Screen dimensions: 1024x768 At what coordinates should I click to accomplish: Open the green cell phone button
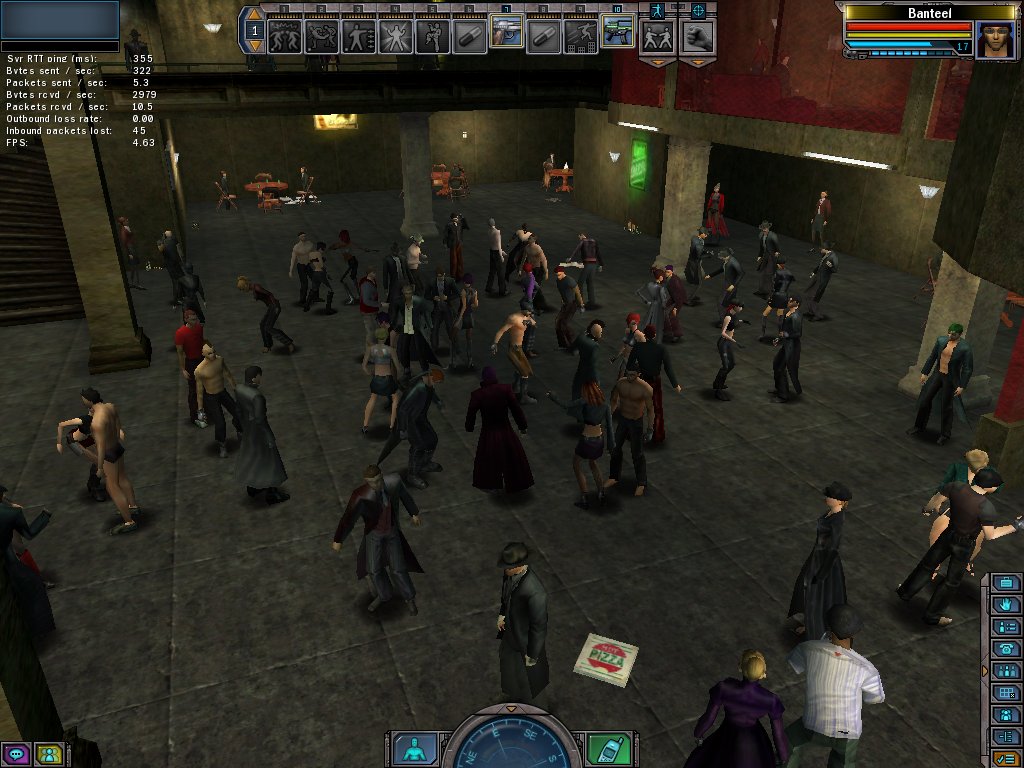click(606, 749)
